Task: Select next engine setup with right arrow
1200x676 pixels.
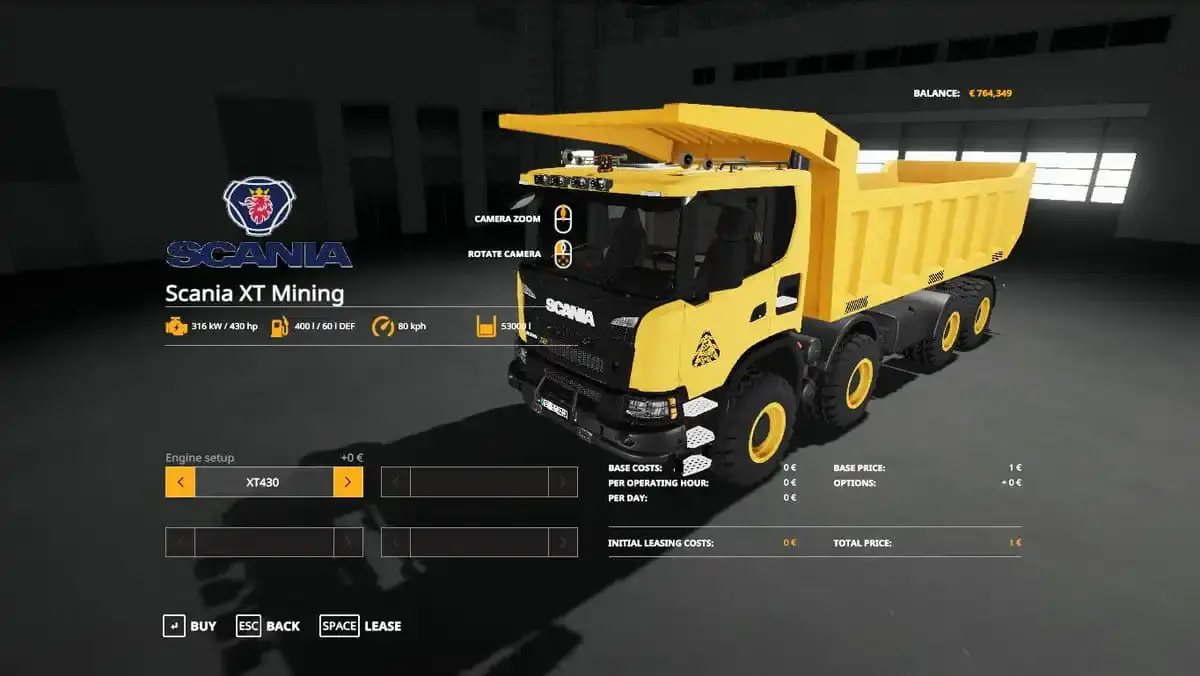Action: [348, 482]
